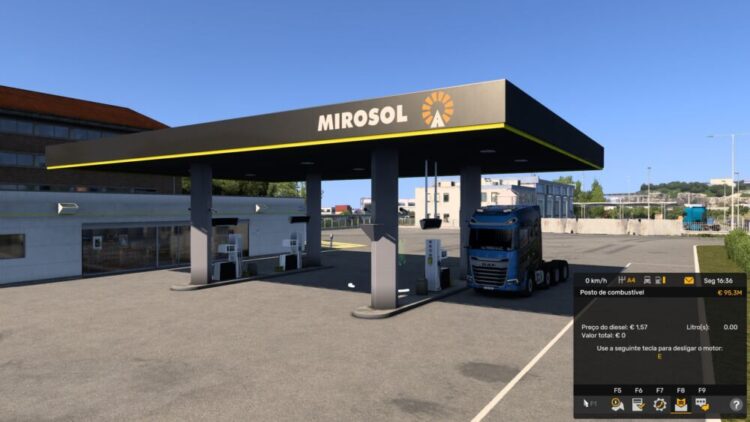Open the yellow mail envelope notification
750x422 pixels.
688,280
